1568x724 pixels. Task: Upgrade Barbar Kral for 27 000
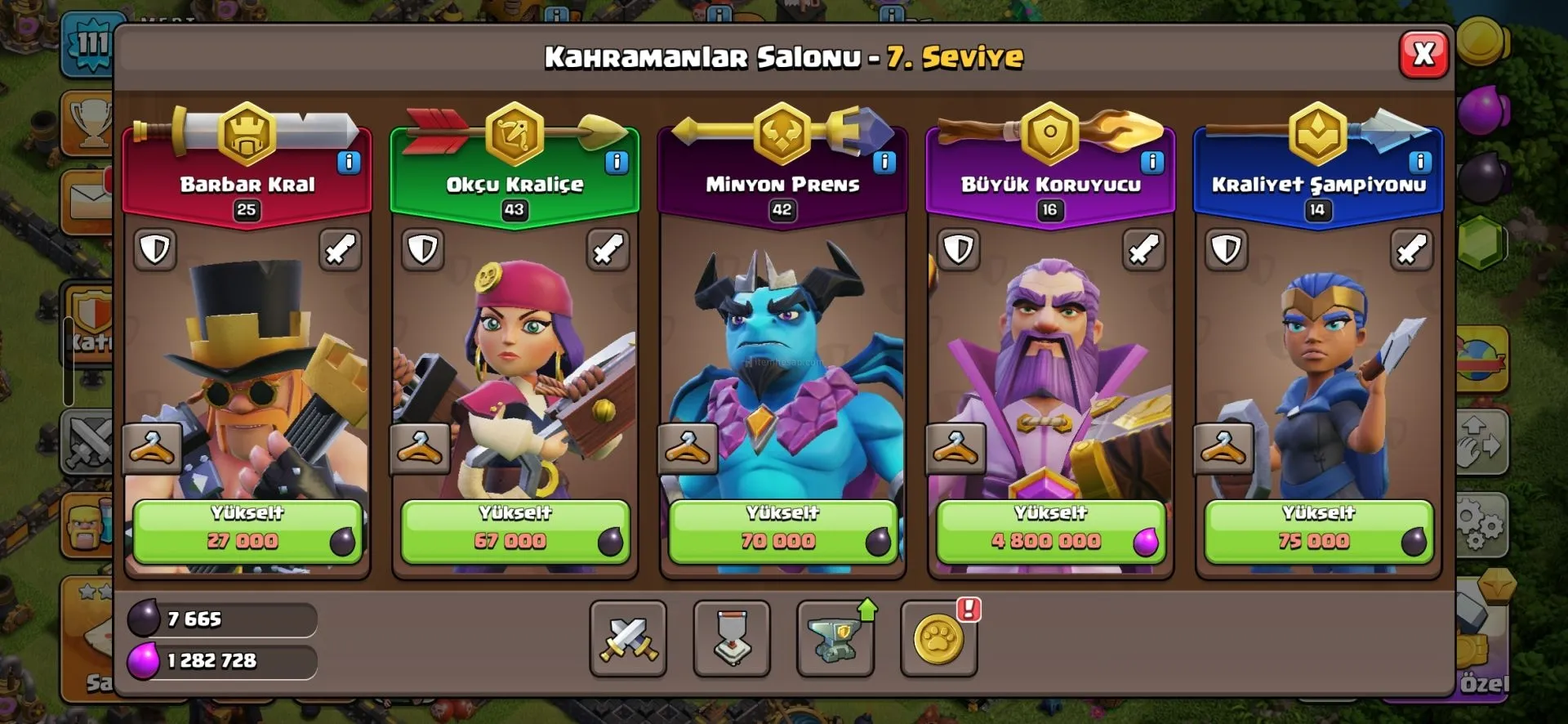pyautogui.click(x=247, y=530)
